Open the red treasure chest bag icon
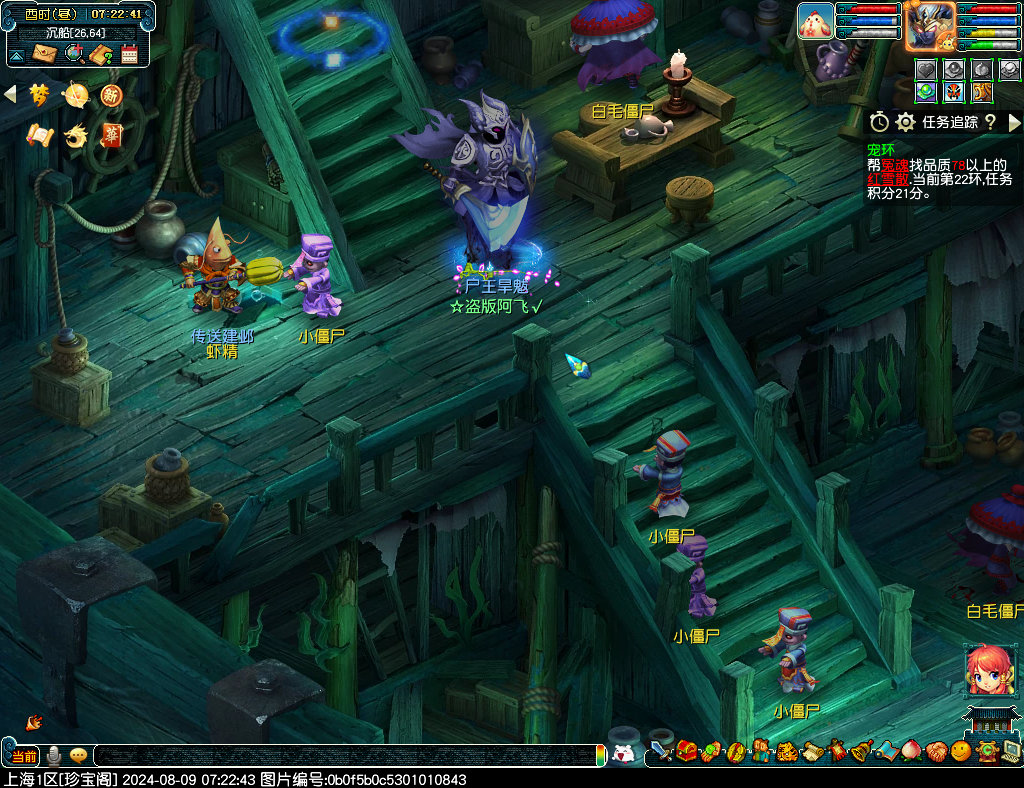The height and width of the screenshot is (788, 1024). [686, 751]
